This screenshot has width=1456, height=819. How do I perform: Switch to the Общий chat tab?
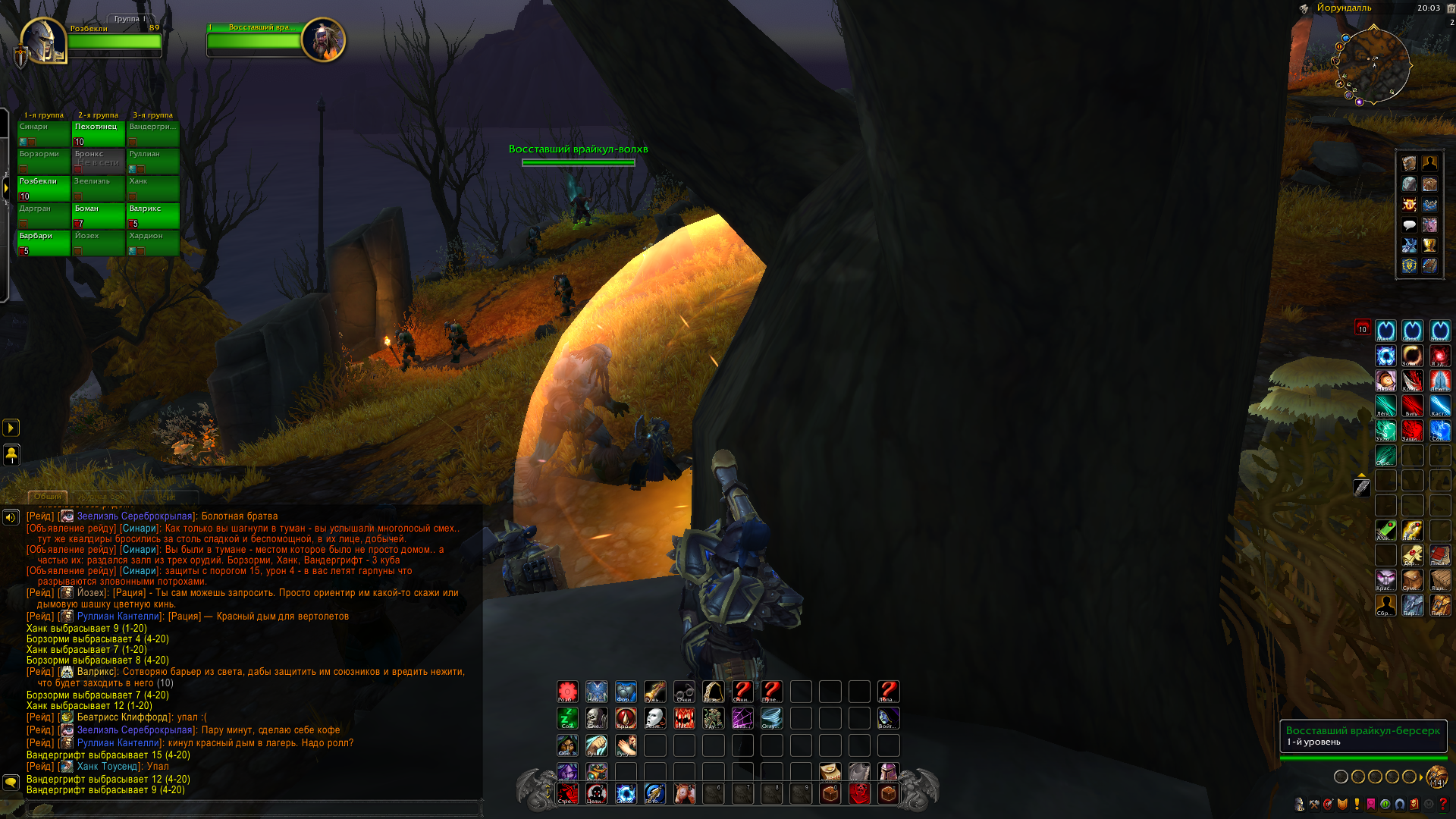click(x=48, y=497)
